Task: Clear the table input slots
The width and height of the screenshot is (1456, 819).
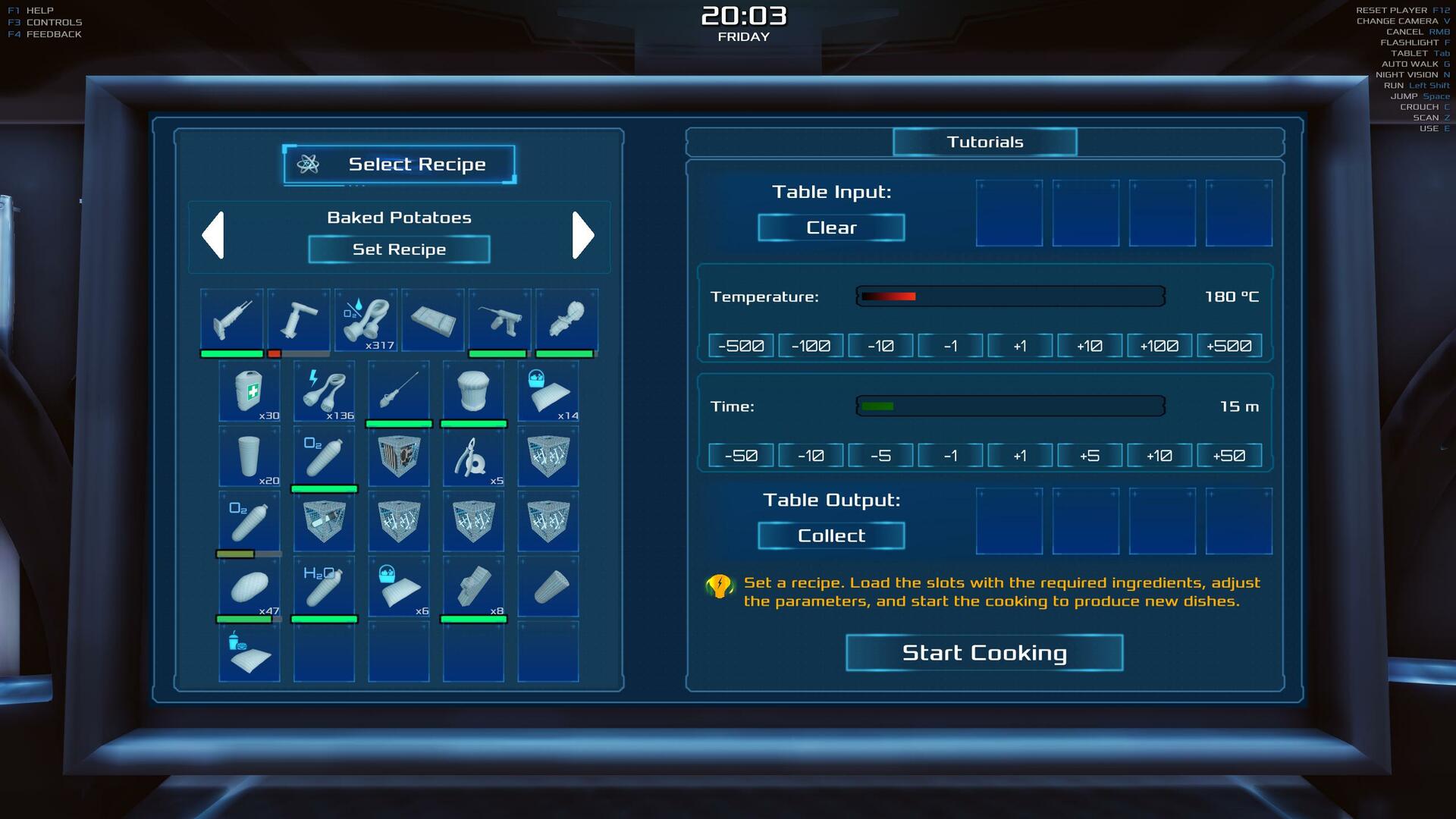Action: [x=831, y=227]
